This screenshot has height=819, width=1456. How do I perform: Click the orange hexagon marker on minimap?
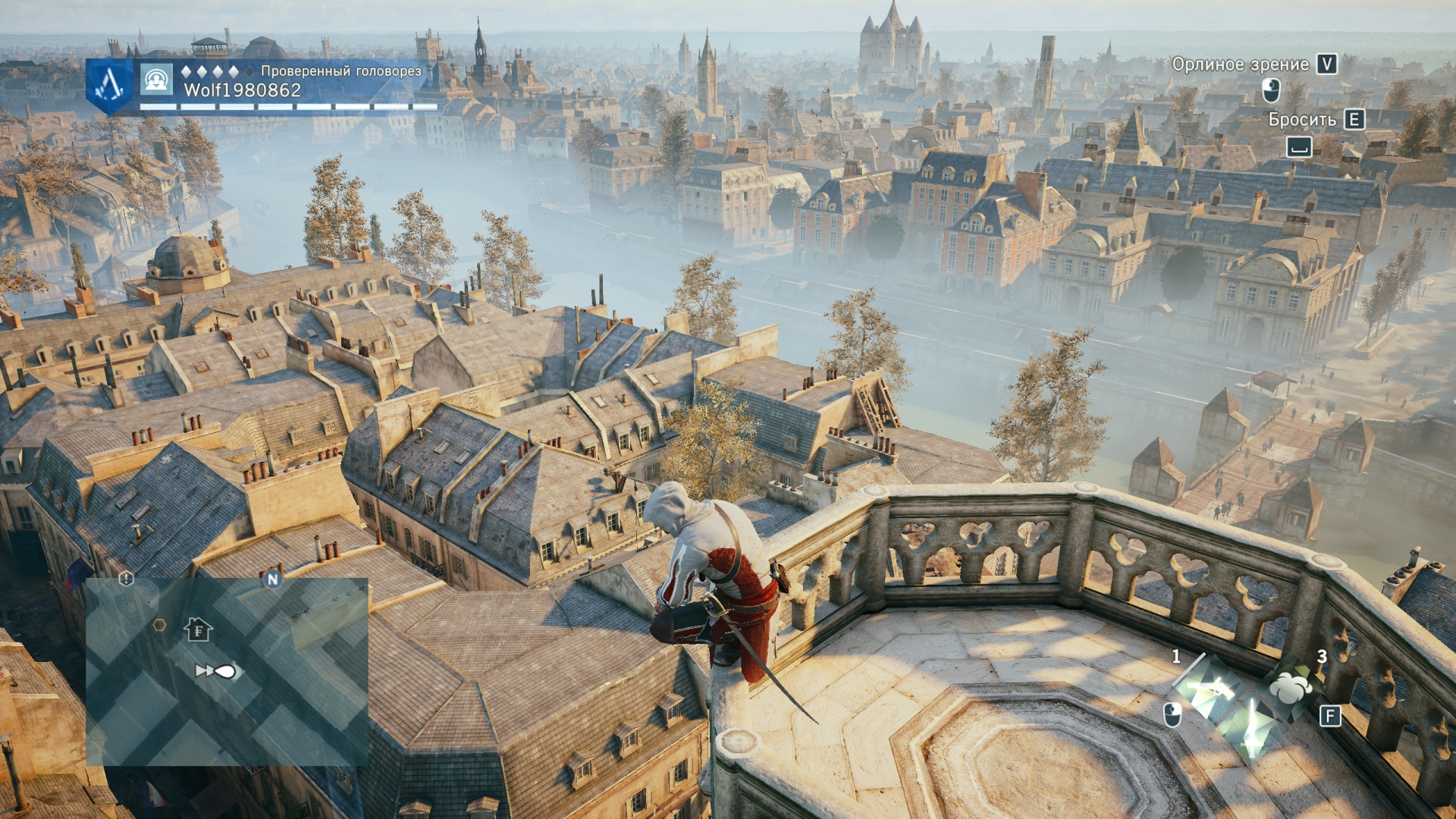coord(159,625)
